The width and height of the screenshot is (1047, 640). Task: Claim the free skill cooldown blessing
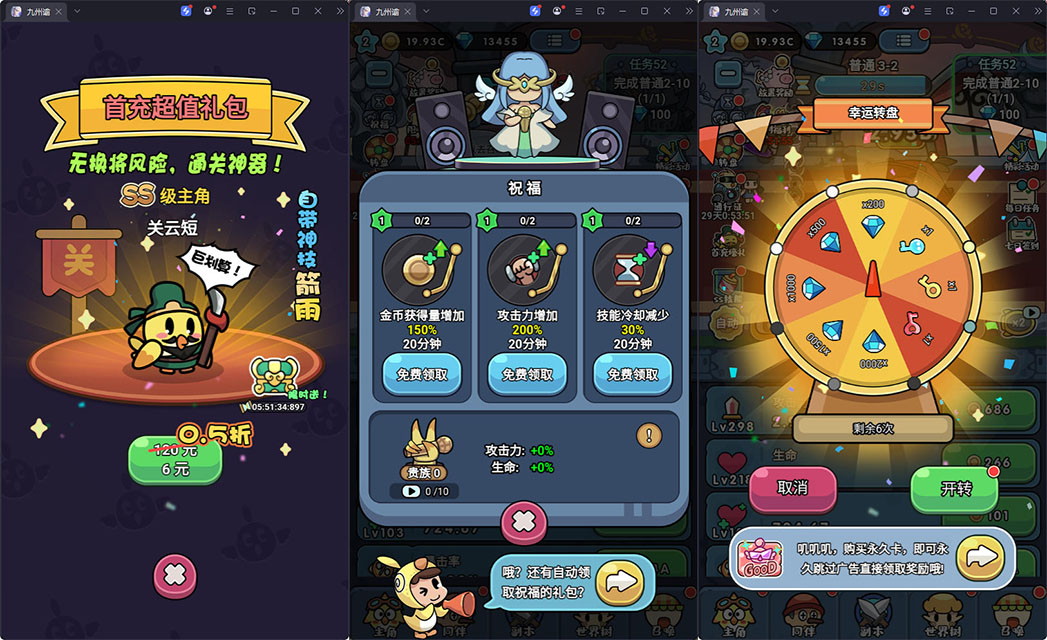(632, 374)
